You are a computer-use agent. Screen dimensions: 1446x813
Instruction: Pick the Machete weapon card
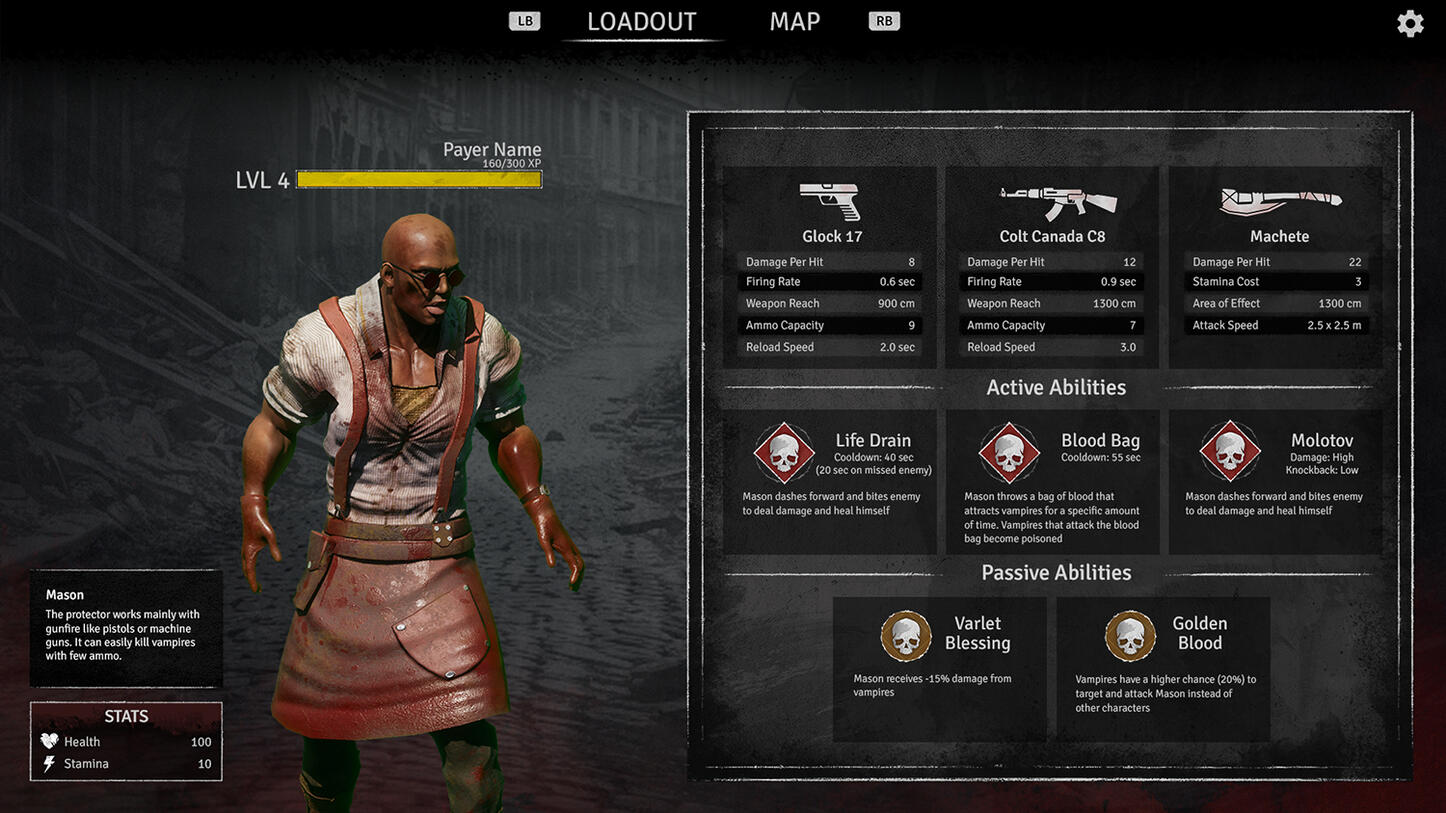click(1276, 266)
